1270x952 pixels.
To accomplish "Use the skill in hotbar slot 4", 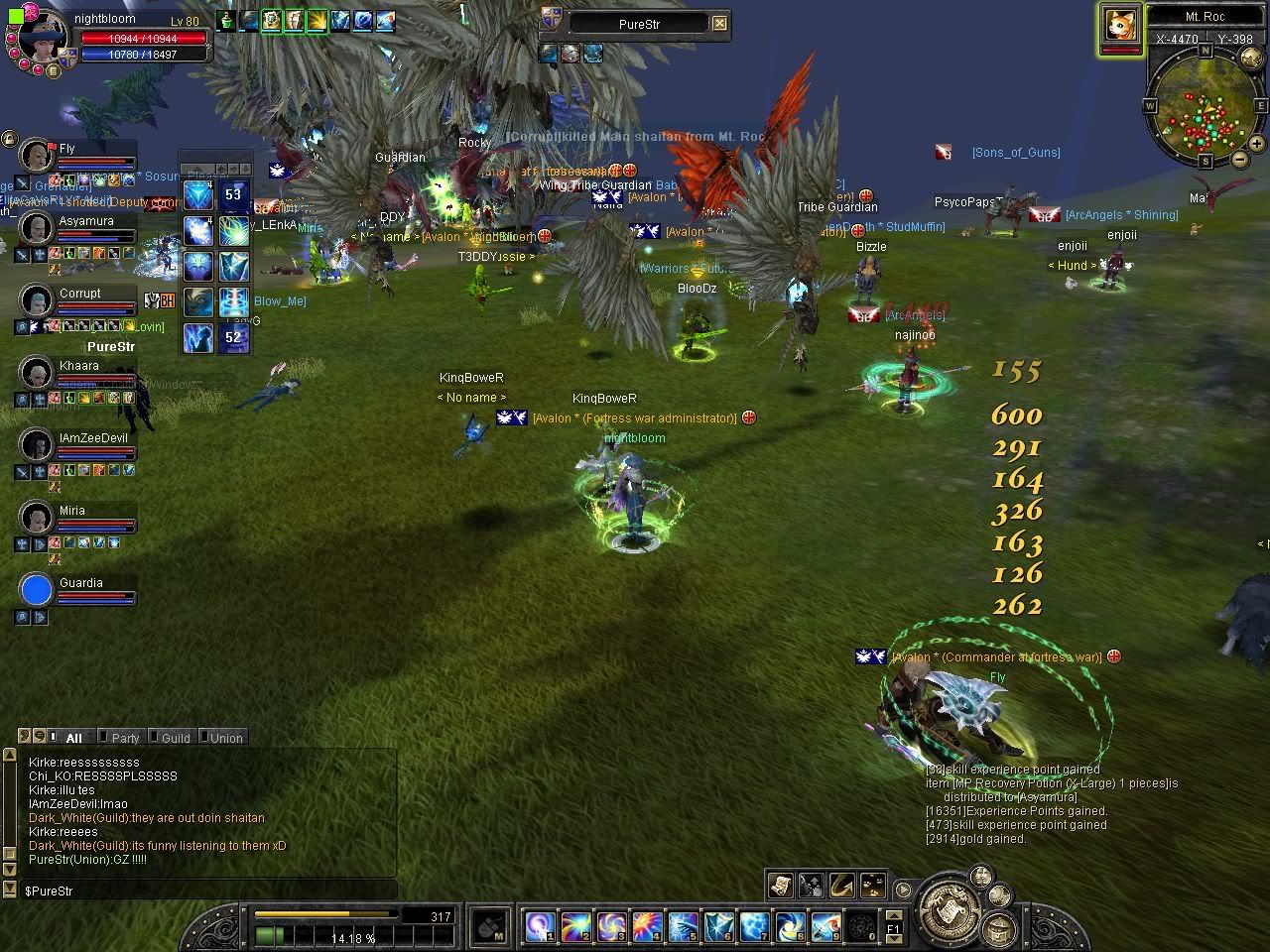I will pyautogui.click(x=646, y=928).
